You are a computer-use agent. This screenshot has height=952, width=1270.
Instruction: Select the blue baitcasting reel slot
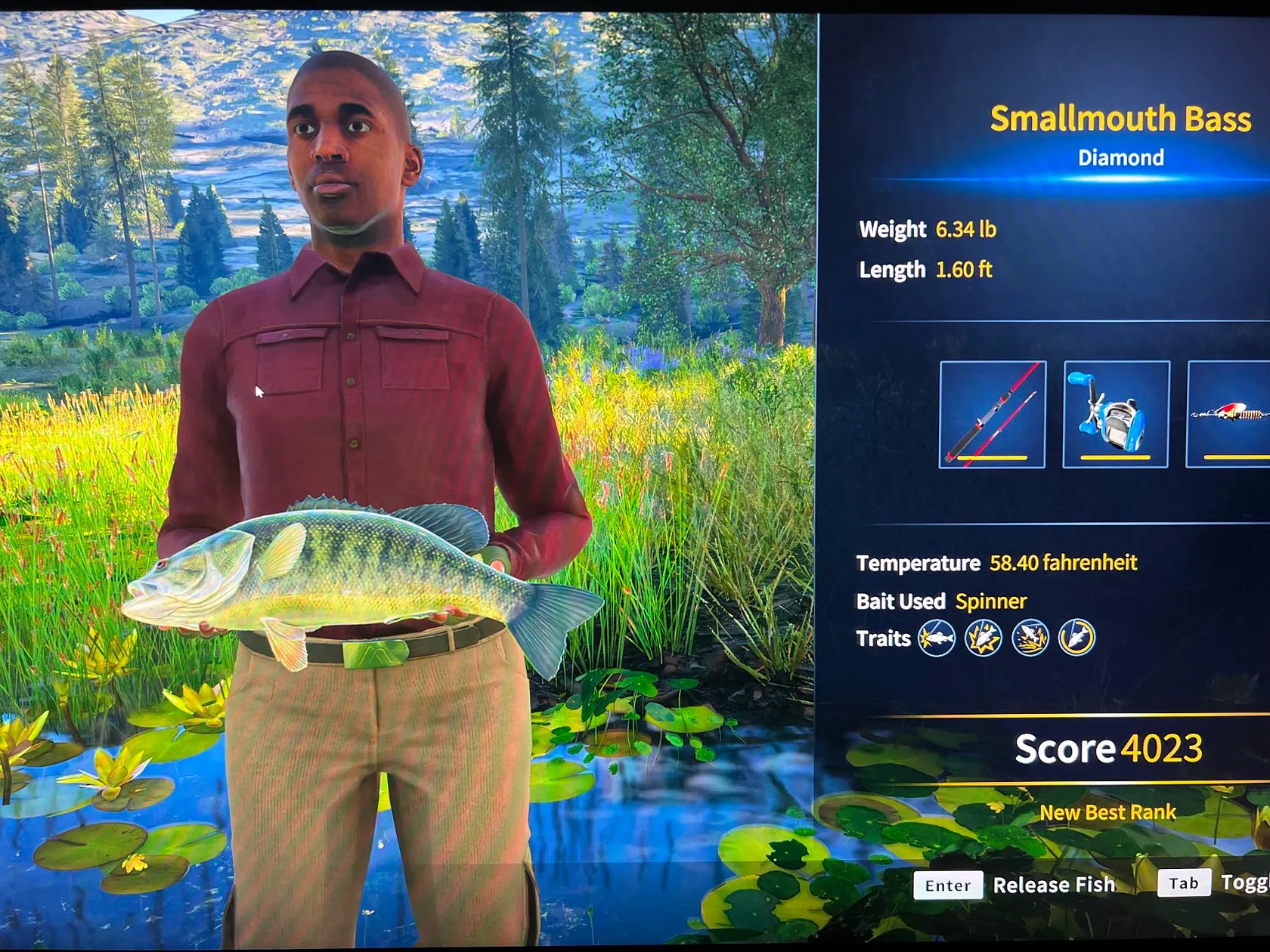click(1116, 414)
